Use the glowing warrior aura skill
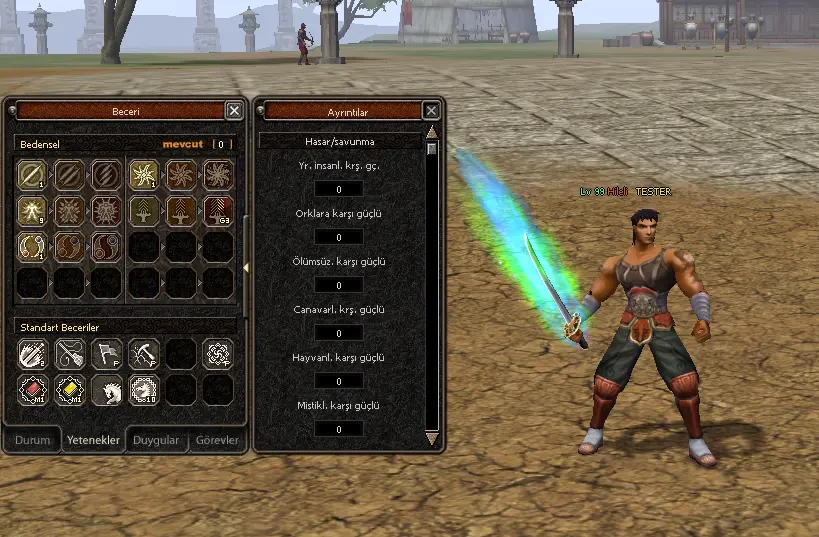The width and height of the screenshot is (819, 537). click(x=32, y=211)
